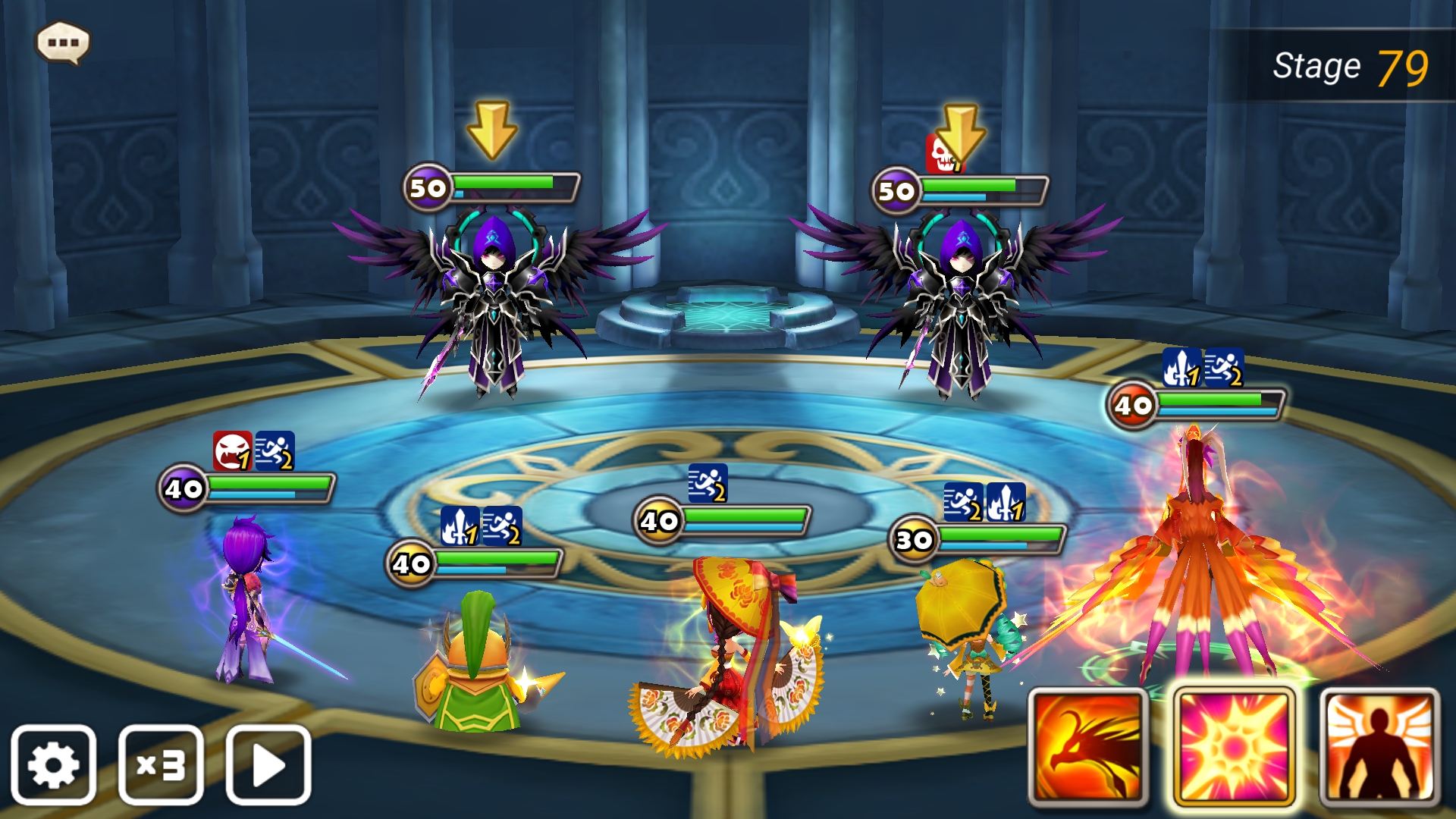Open the gear settings menu

pos(53,764)
